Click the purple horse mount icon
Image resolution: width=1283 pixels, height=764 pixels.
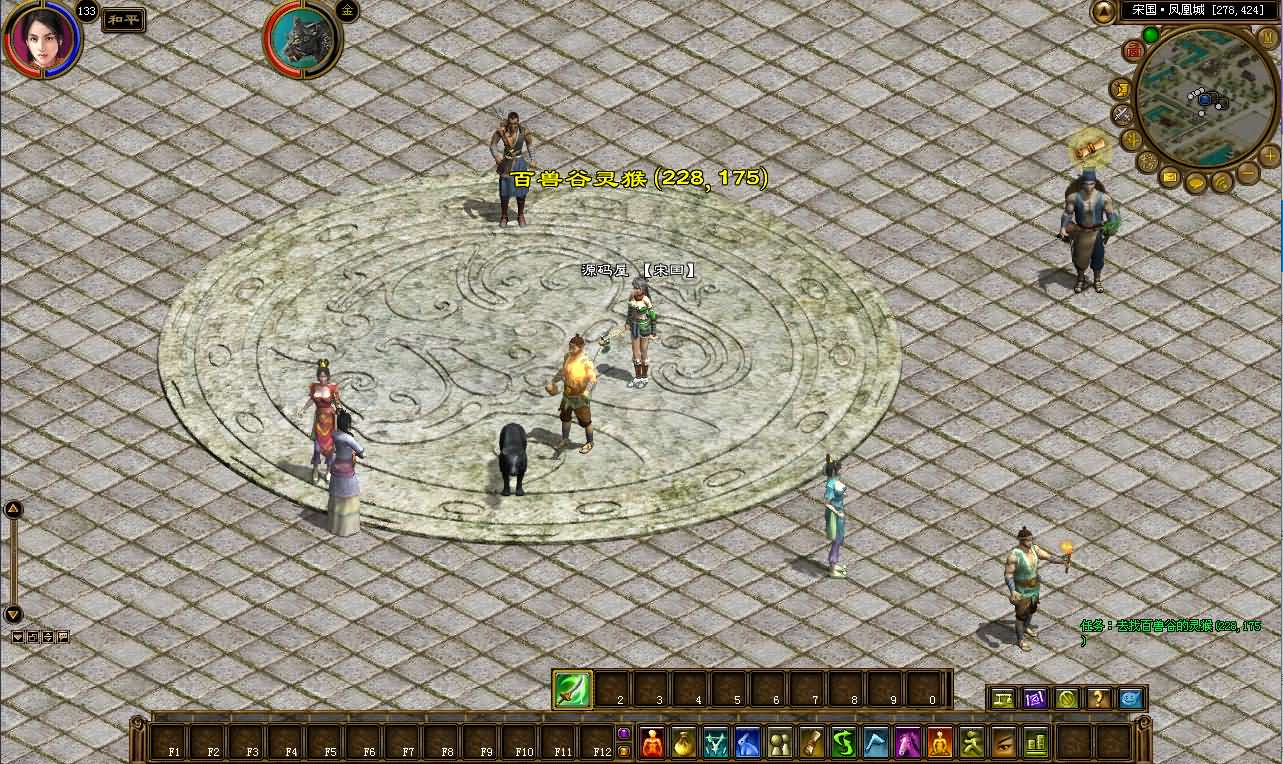[908, 743]
